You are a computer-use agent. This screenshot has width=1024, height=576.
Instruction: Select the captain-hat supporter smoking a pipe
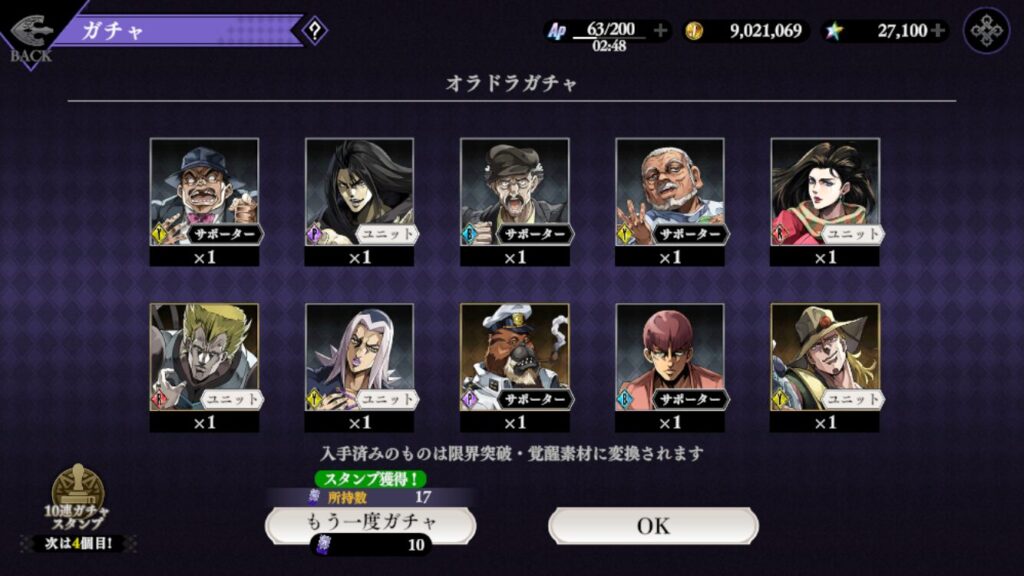coord(514,358)
